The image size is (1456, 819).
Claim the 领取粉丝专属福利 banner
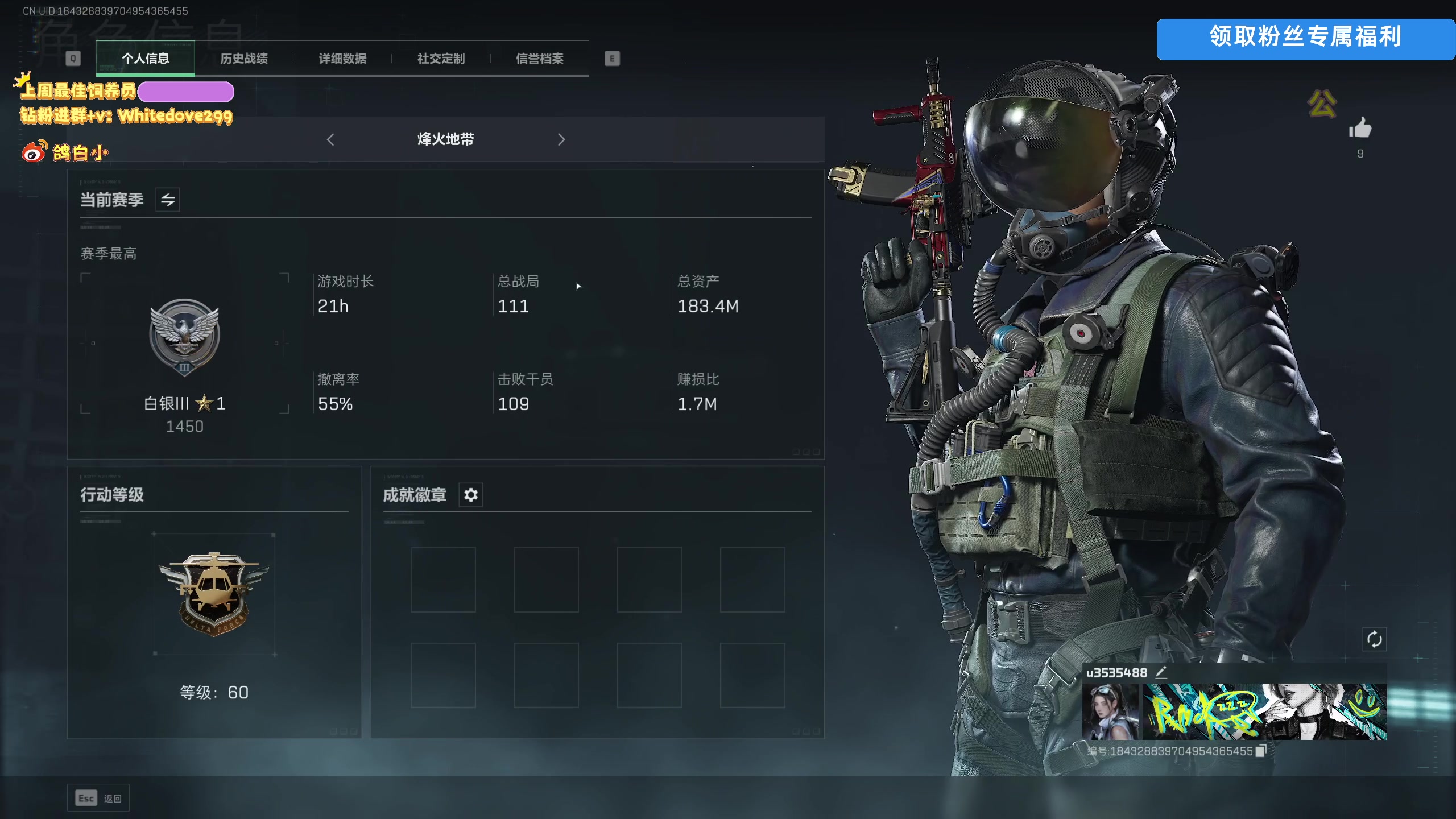pos(1305,39)
